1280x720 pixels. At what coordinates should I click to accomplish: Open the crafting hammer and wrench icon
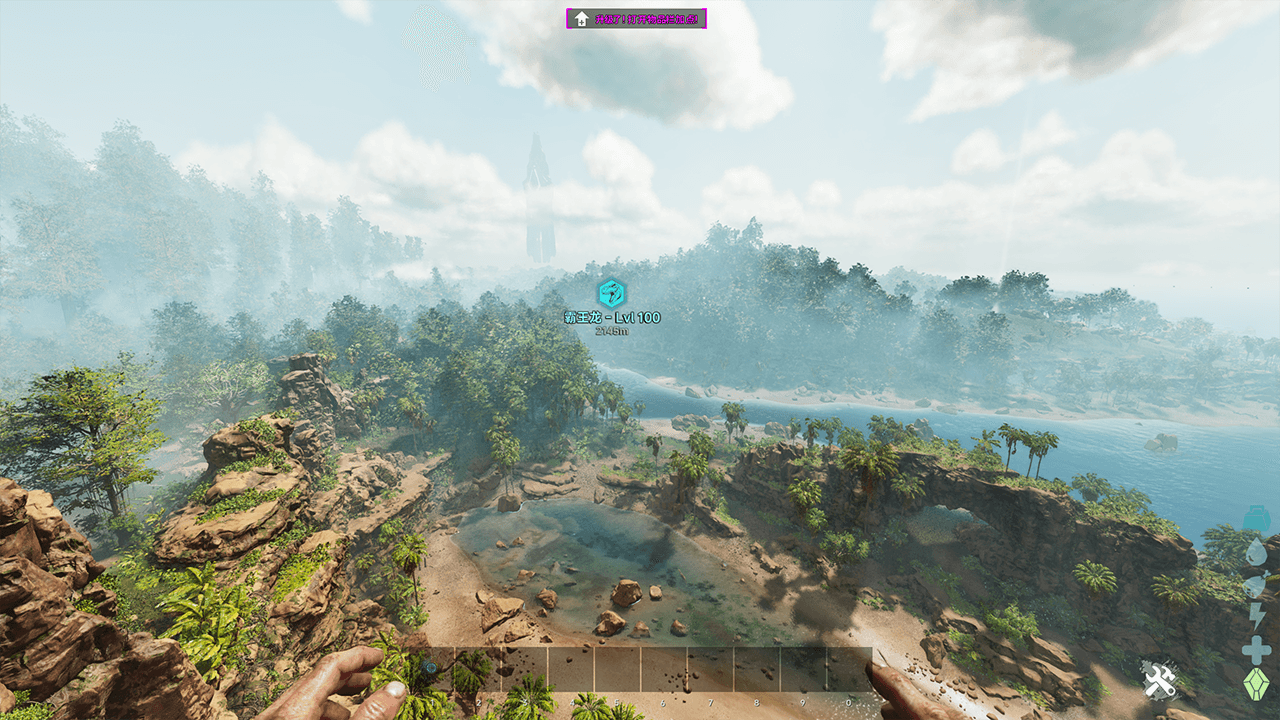(1159, 682)
